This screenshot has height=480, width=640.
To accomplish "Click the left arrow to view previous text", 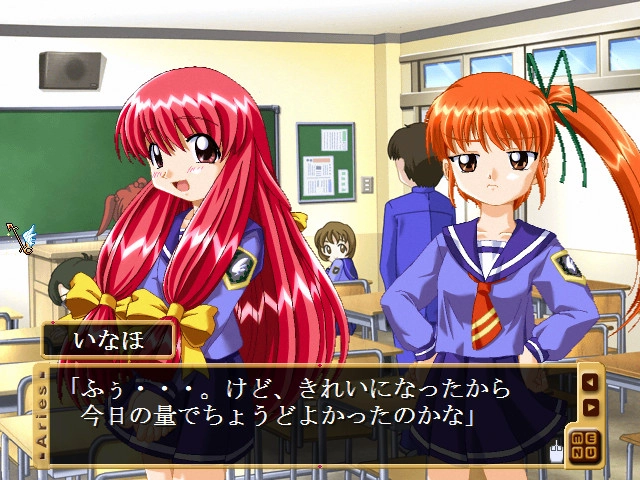I will (x=590, y=381).
